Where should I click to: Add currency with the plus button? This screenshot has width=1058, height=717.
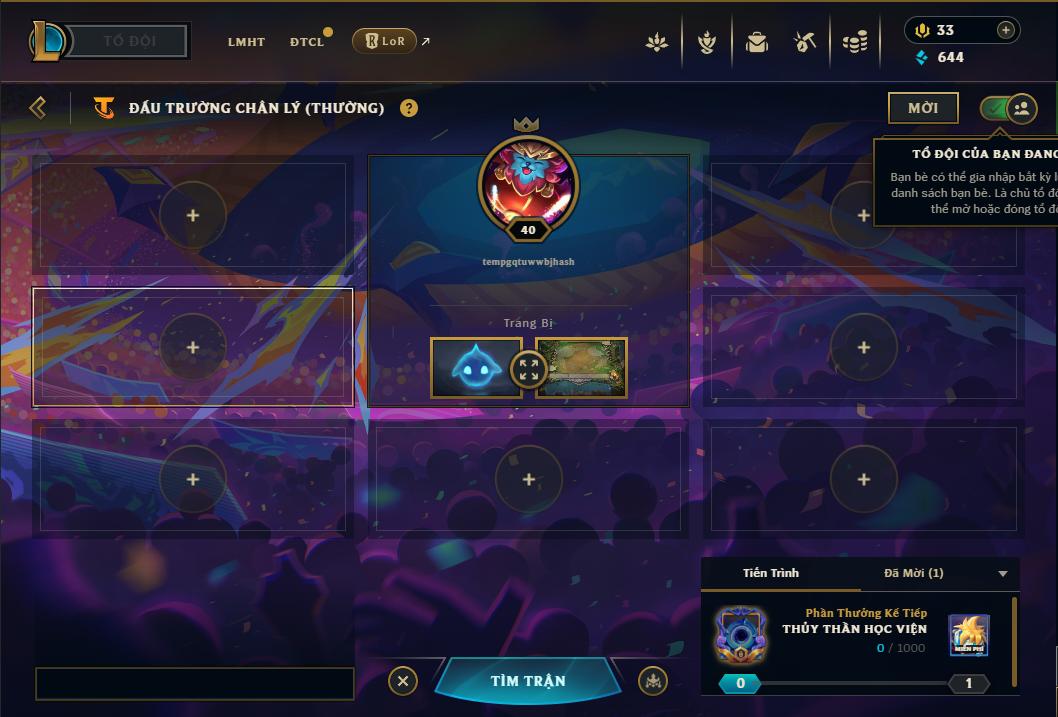tap(1005, 30)
